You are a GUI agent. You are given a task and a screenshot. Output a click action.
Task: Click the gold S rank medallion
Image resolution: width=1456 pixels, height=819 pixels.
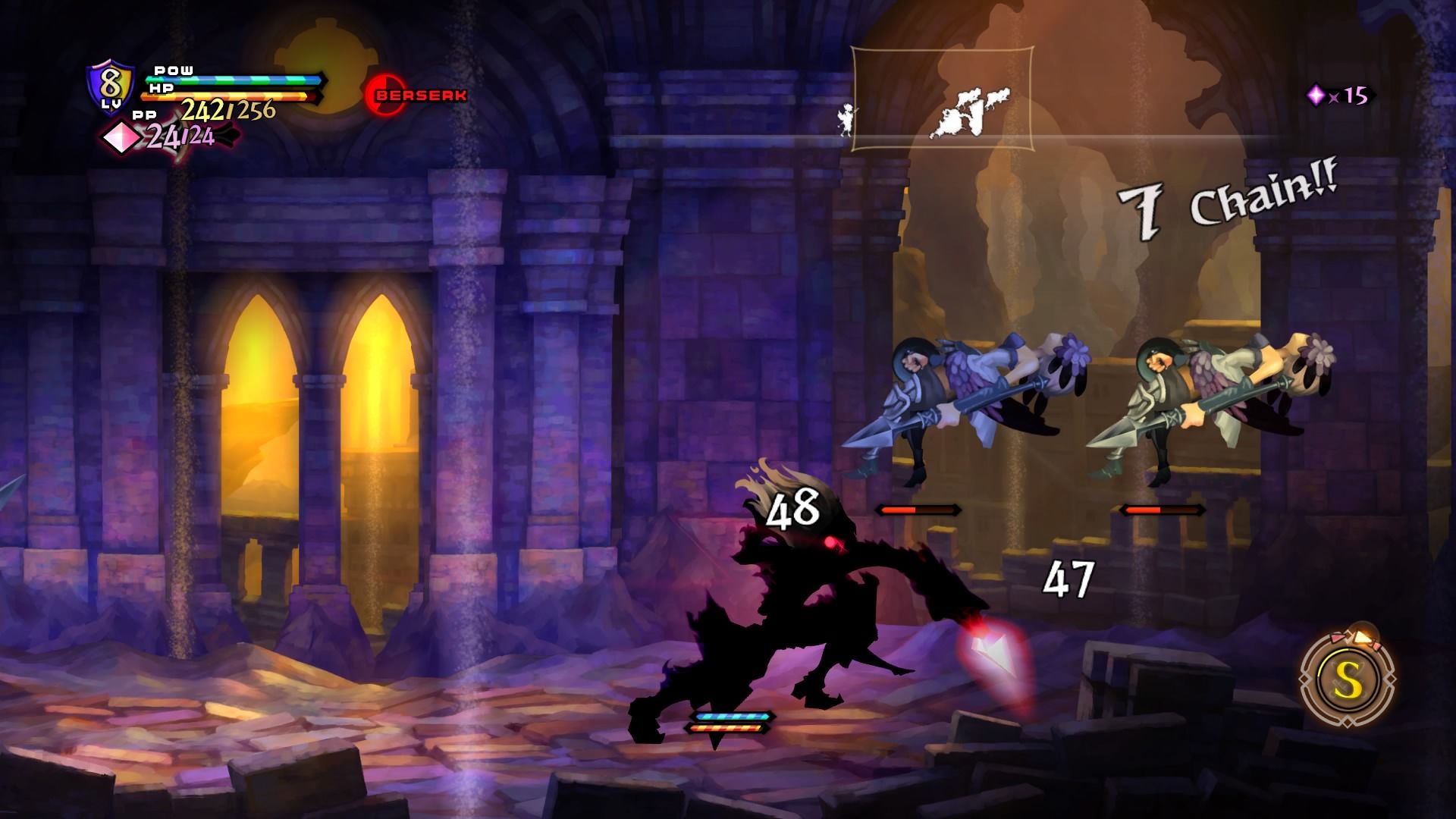(x=1348, y=682)
